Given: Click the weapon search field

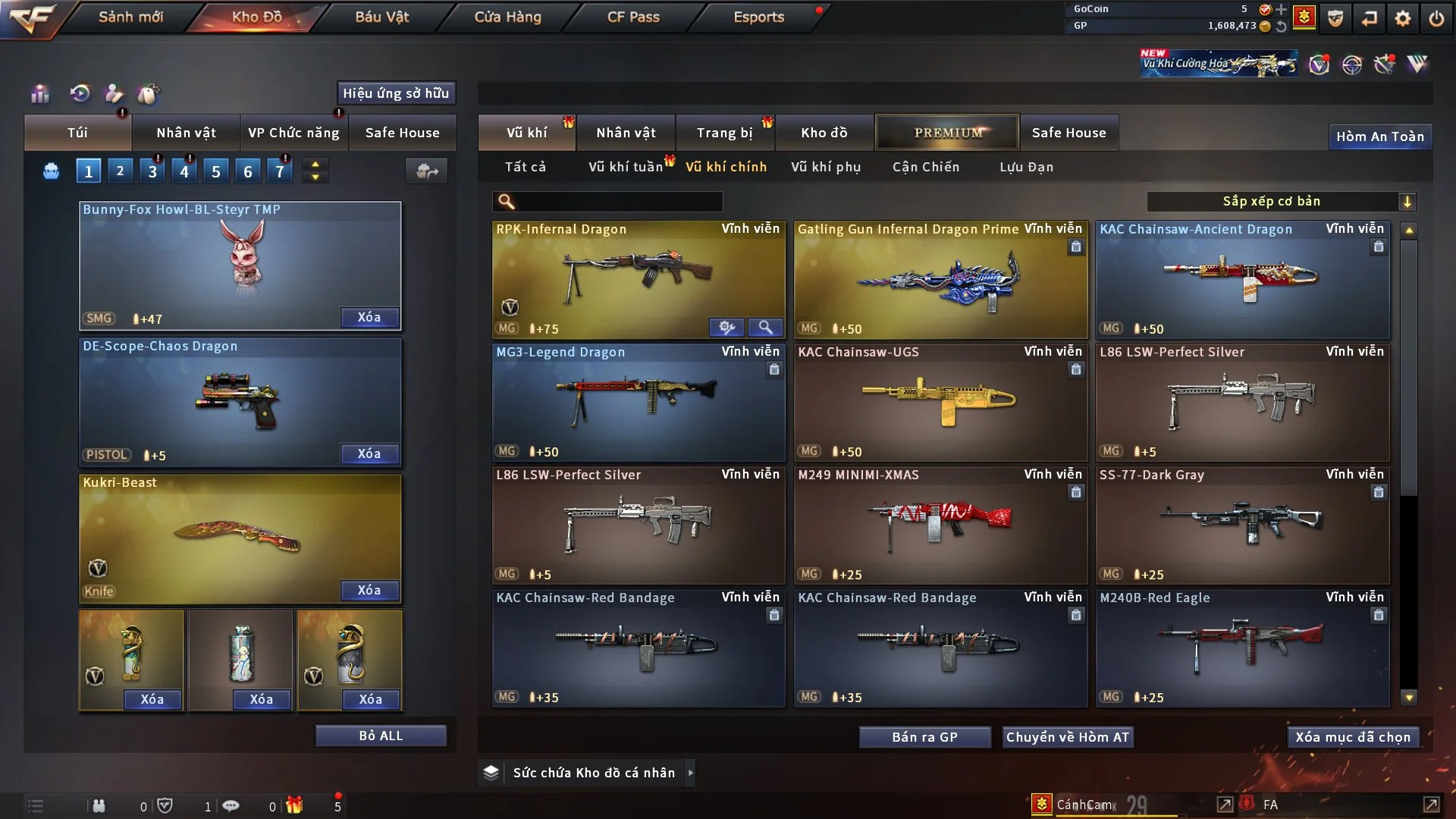Looking at the screenshot, I should (x=618, y=202).
